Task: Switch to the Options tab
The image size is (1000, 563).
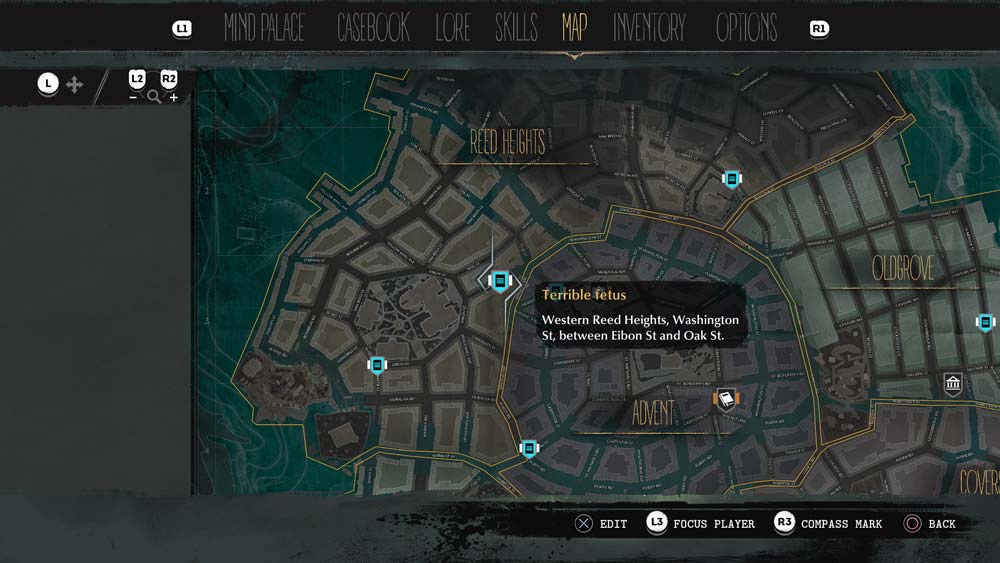Action: (746, 28)
